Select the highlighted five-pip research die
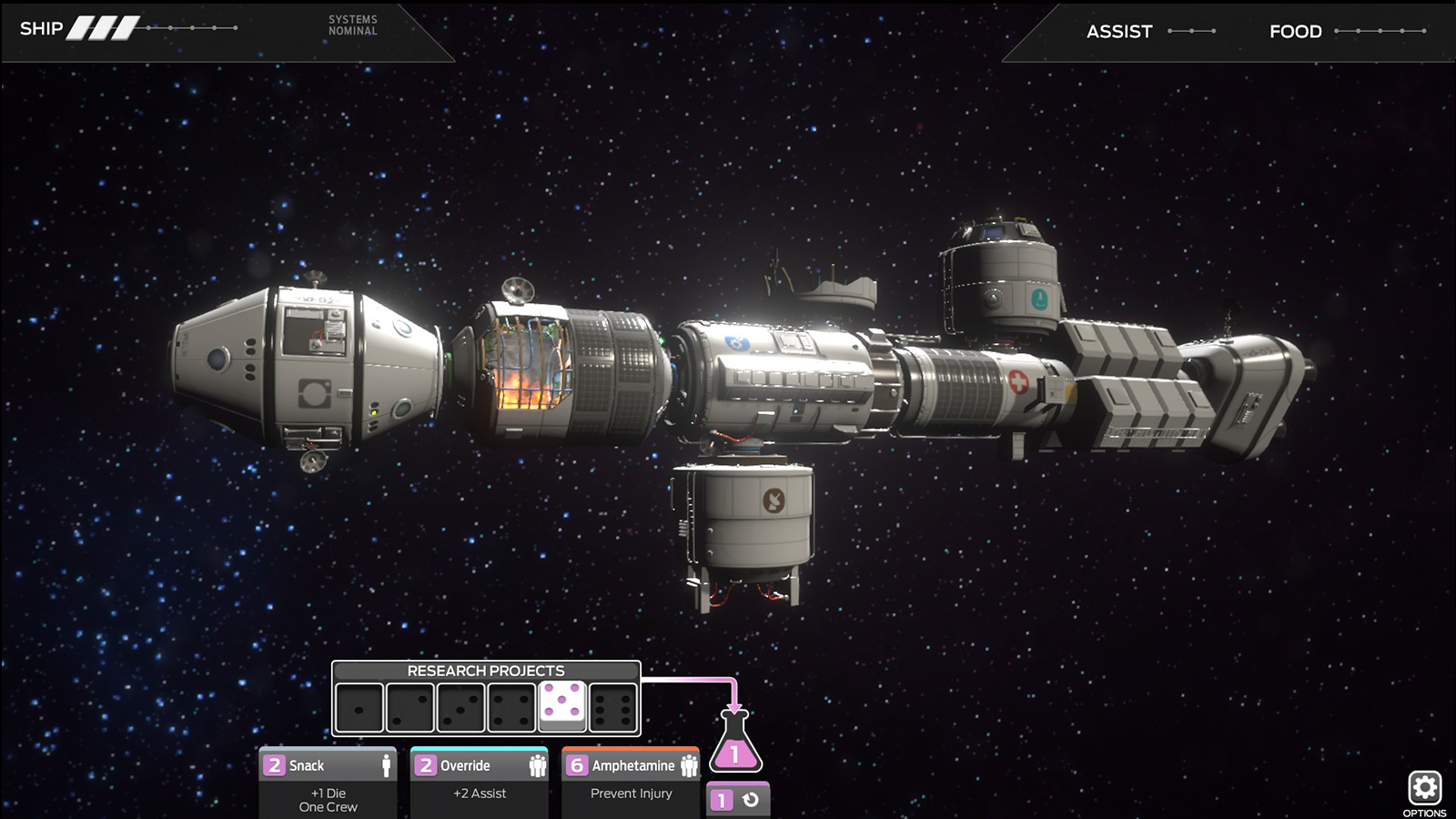The height and width of the screenshot is (819, 1456). pyautogui.click(x=562, y=705)
